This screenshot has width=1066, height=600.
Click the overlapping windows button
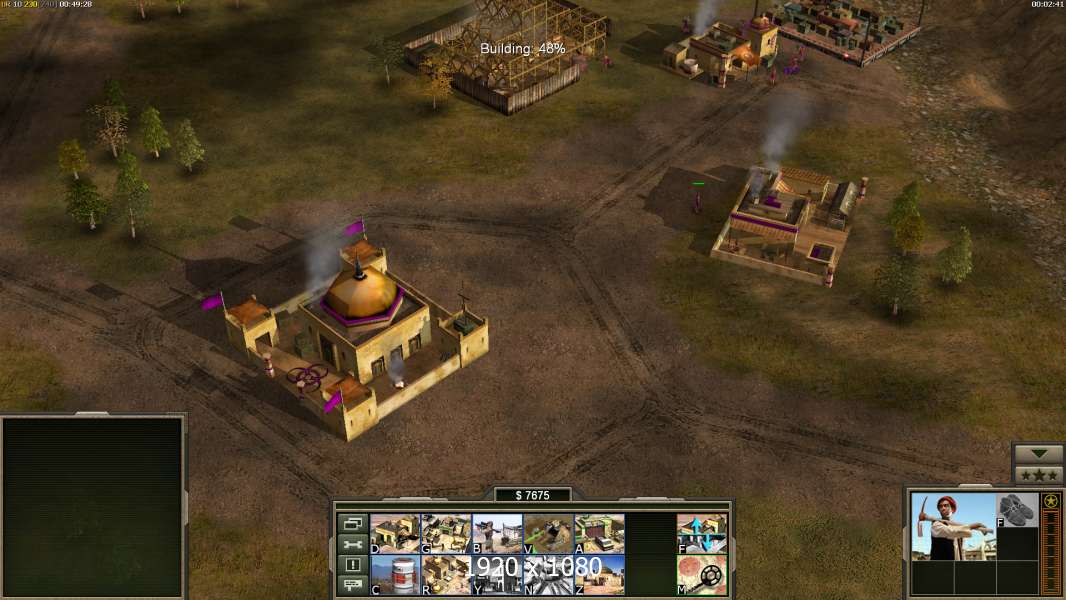(353, 523)
